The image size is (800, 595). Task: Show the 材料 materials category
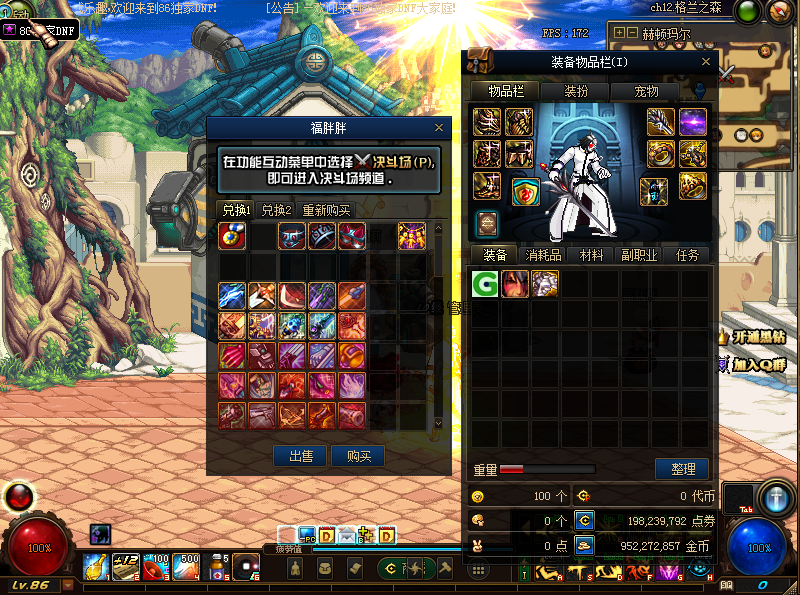click(591, 255)
